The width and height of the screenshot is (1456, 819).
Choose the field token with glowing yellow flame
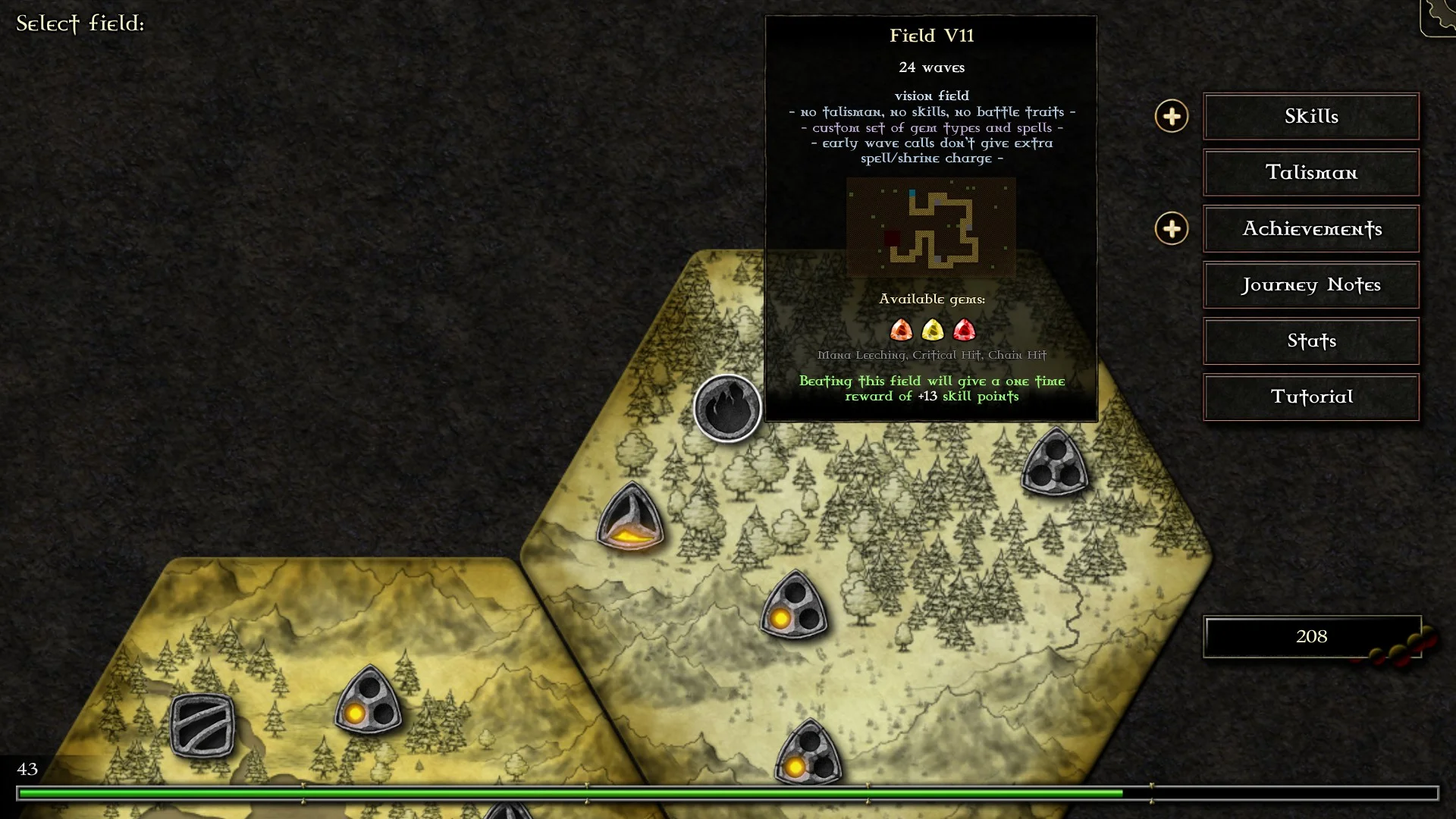coord(630,519)
